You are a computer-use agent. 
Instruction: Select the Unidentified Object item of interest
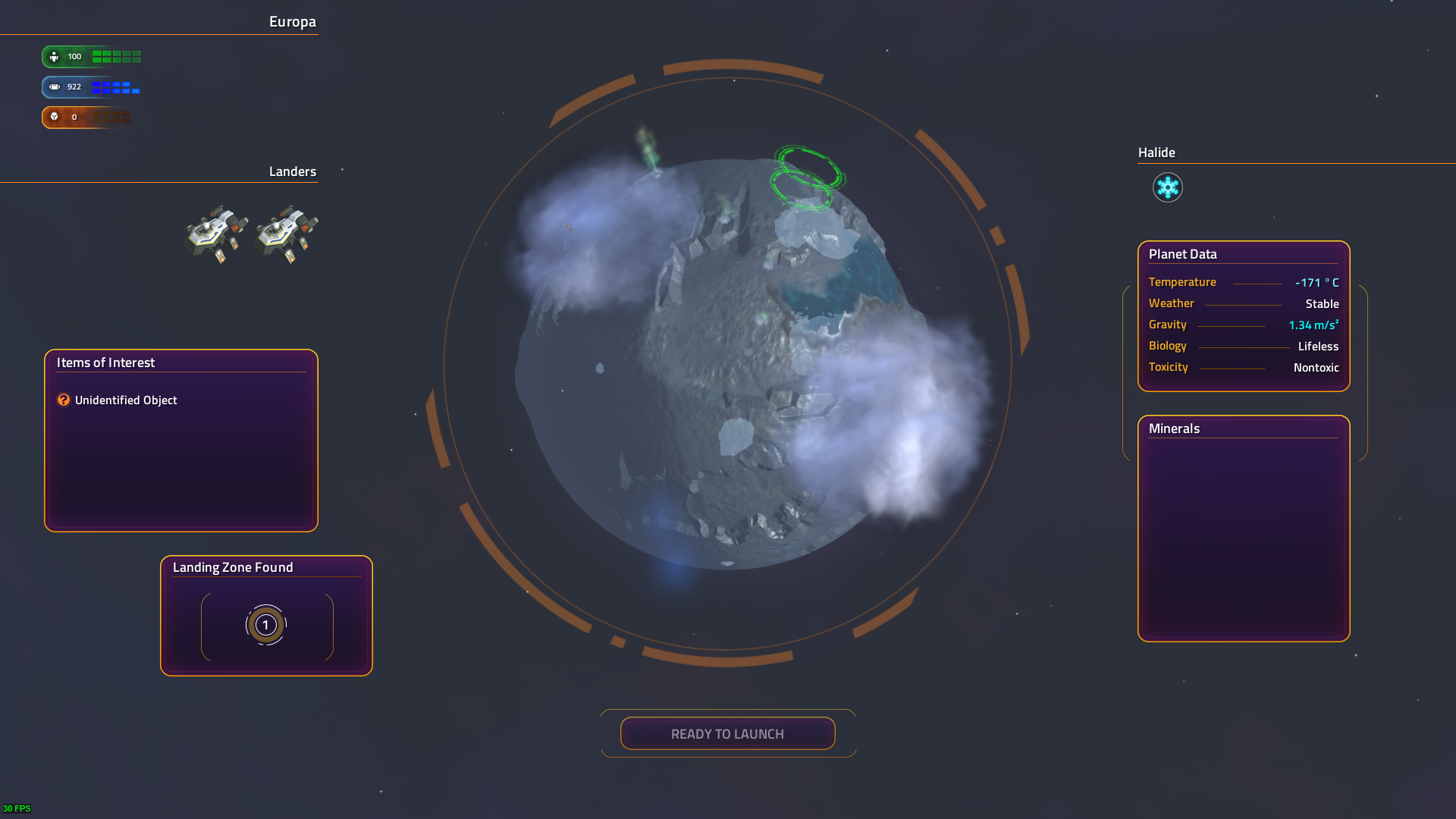pyautogui.click(x=125, y=400)
